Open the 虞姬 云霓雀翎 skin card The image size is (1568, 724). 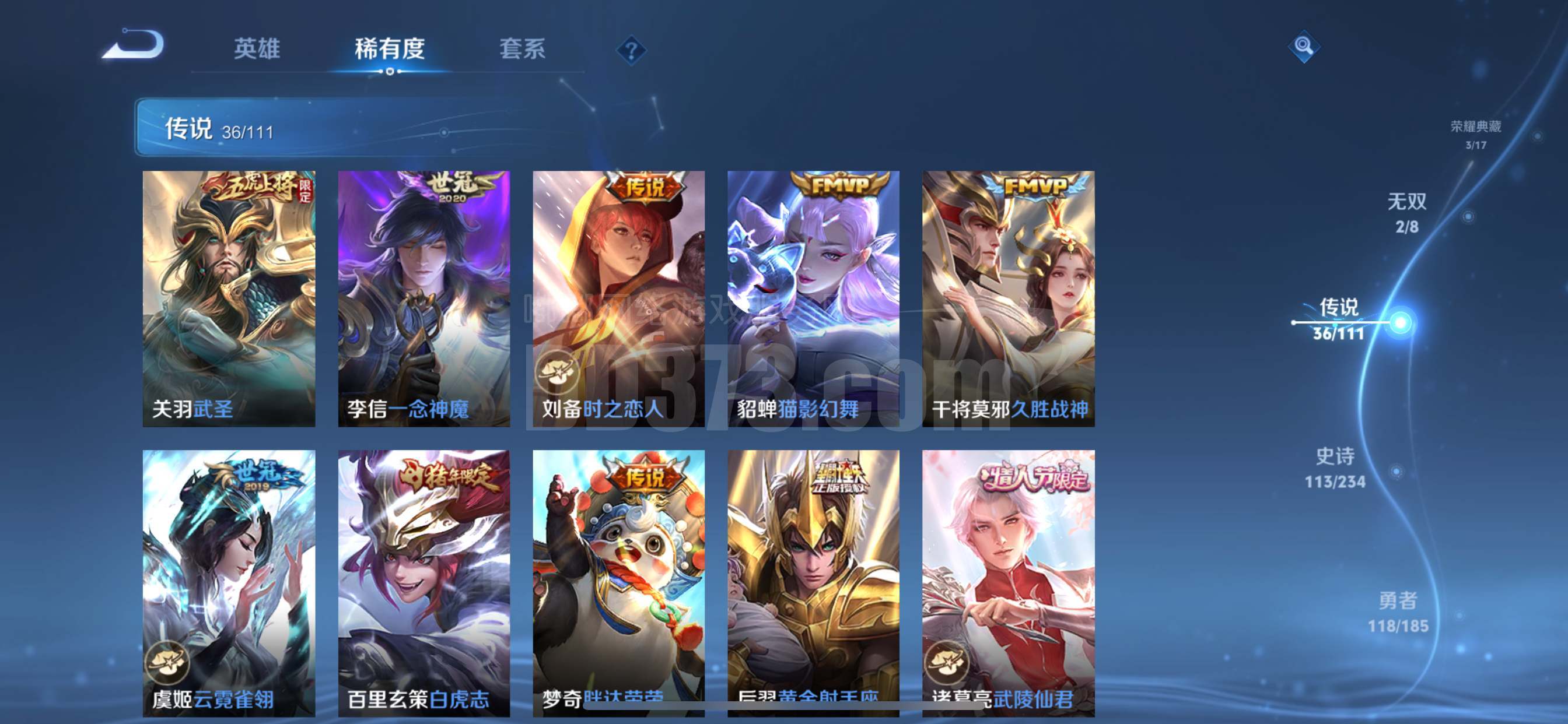(x=229, y=583)
